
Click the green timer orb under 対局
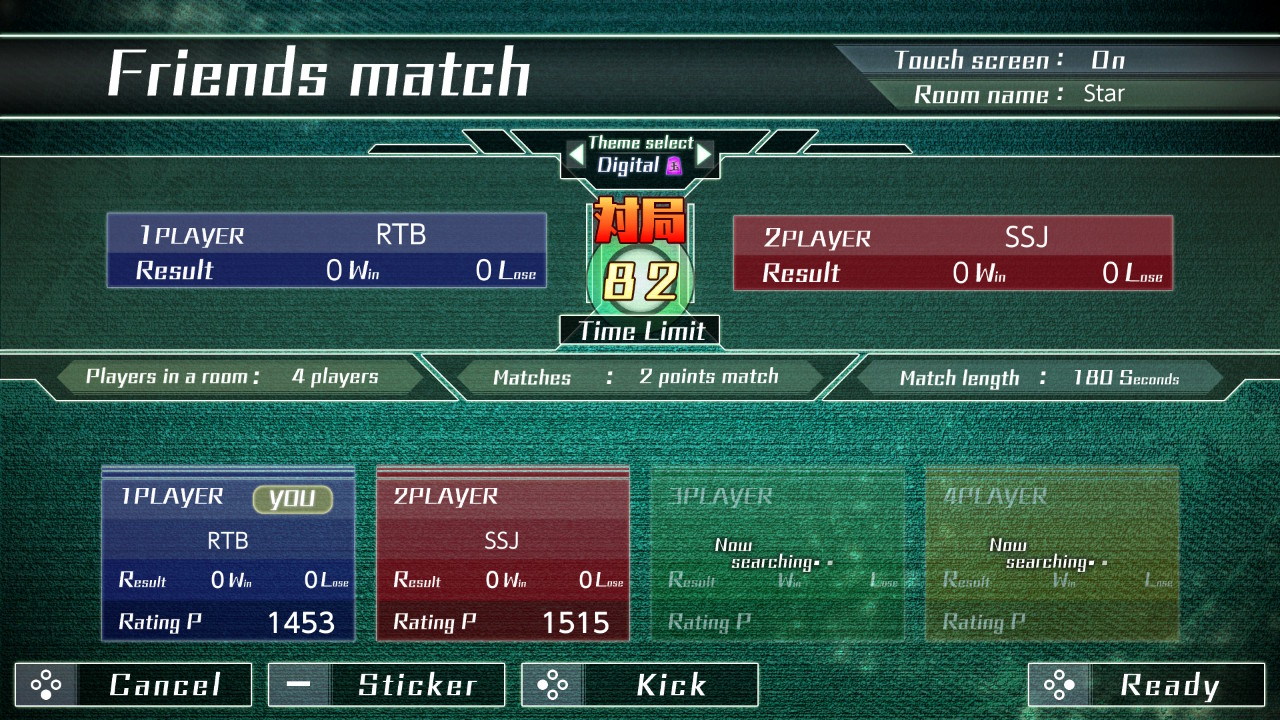pos(639,278)
